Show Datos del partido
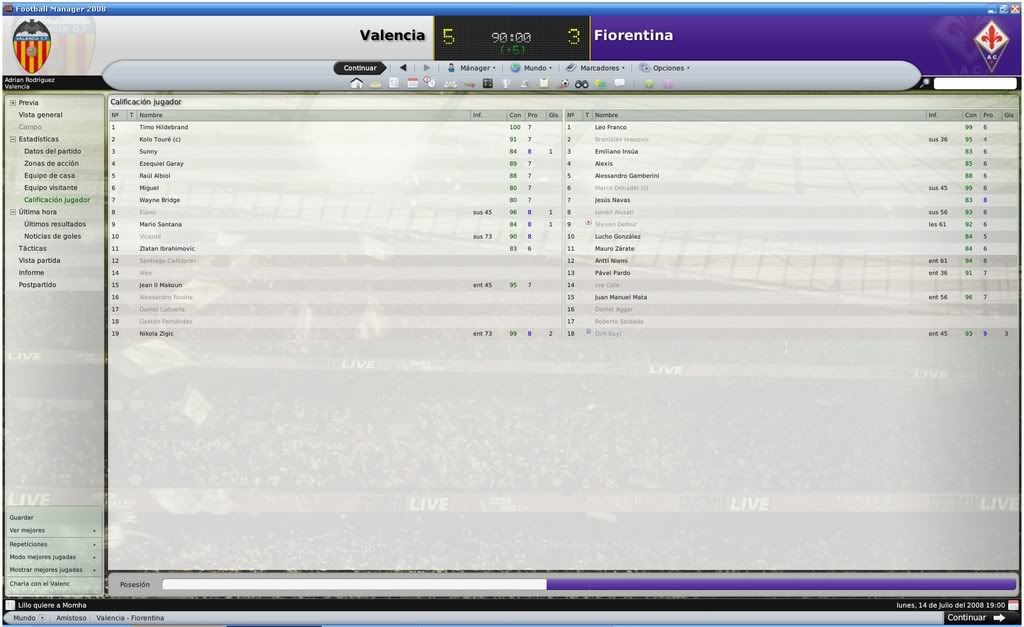This screenshot has width=1024, height=627. click(52, 151)
